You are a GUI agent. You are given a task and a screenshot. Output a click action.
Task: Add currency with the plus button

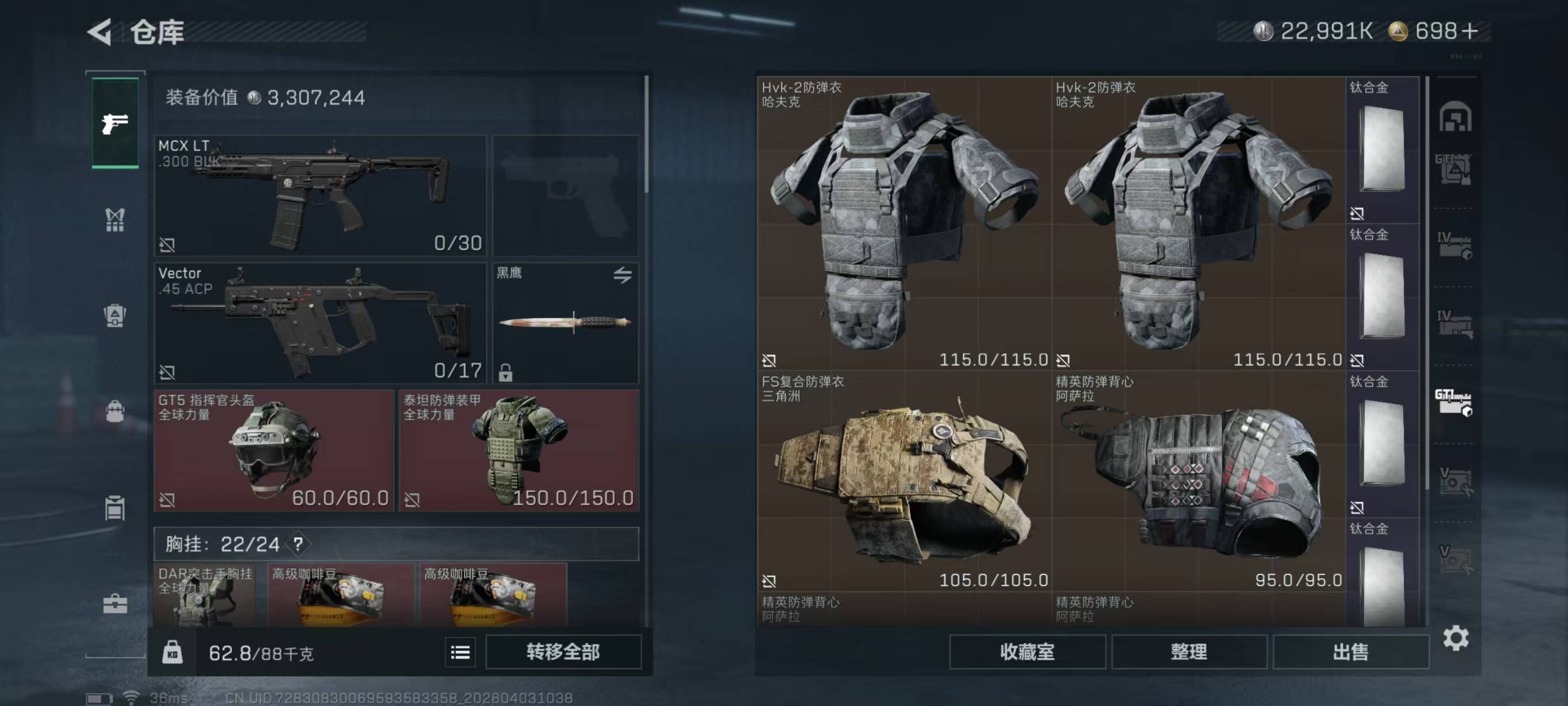(x=1469, y=31)
